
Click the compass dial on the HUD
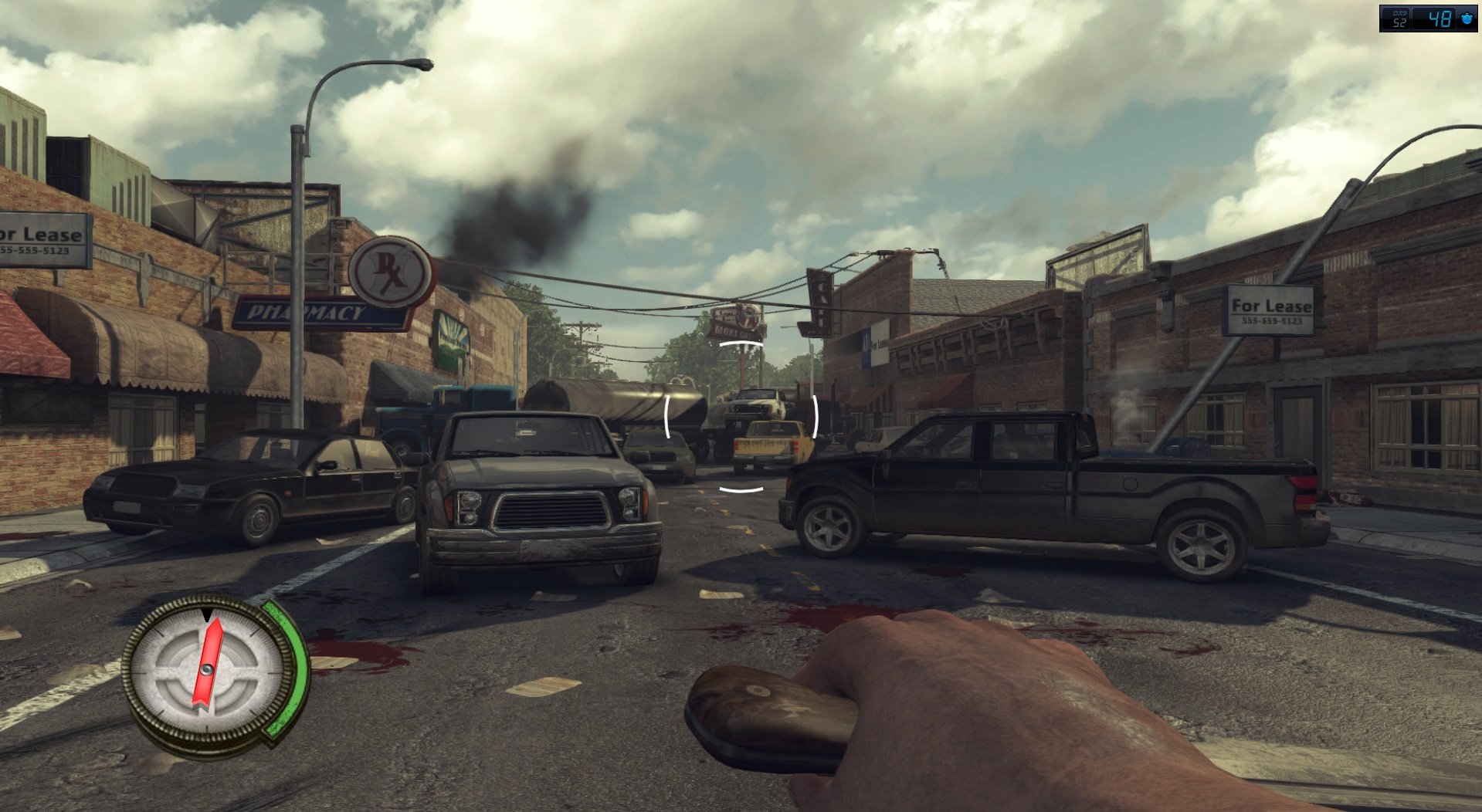click(207, 668)
